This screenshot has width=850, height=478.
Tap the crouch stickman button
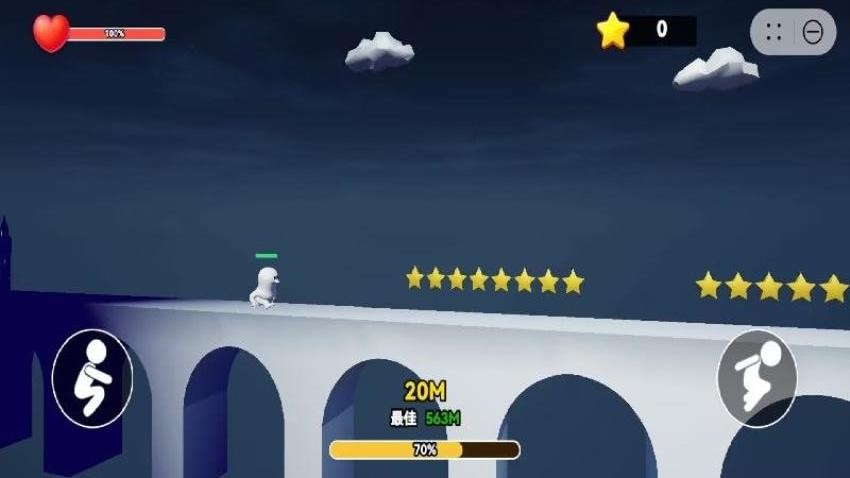pyautogui.click(x=92, y=378)
